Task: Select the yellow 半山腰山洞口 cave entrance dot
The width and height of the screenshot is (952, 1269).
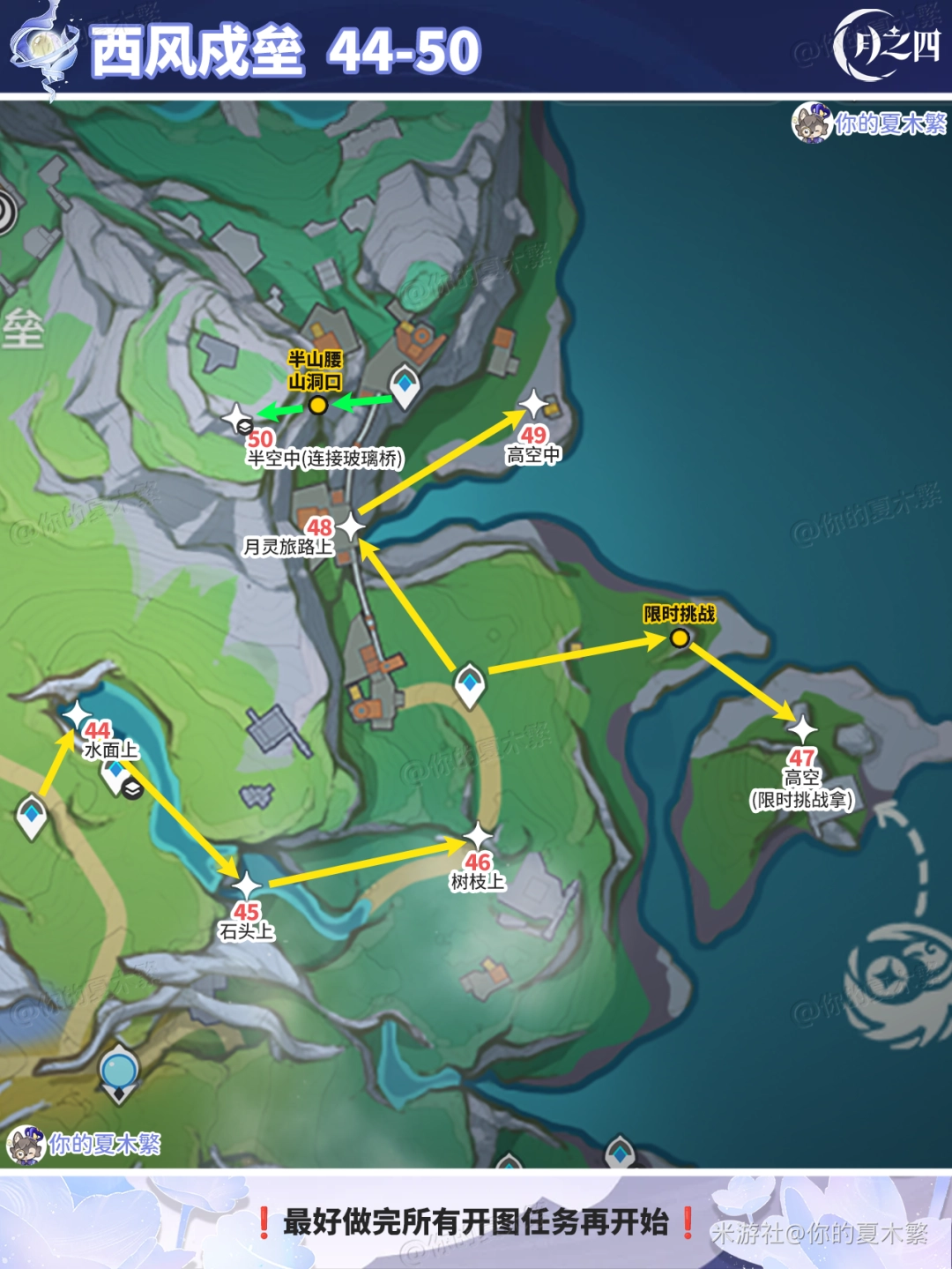Action: (x=318, y=405)
